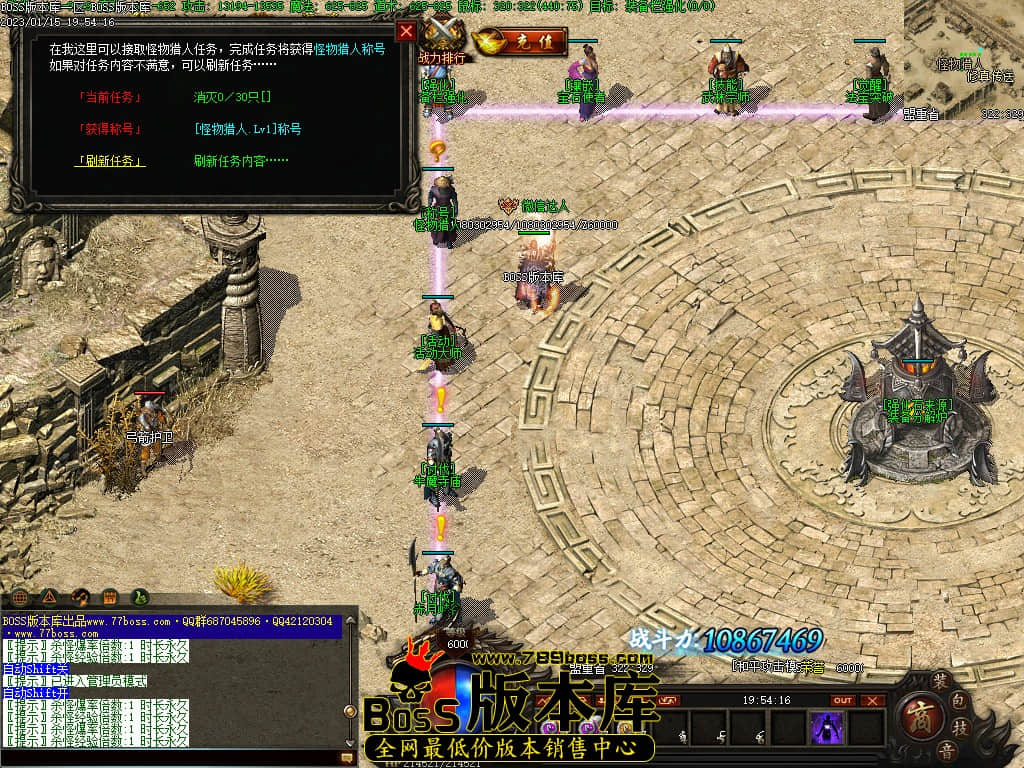Click the triangle warning icon above chat
The width and height of the screenshot is (1024, 768).
(49, 597)
